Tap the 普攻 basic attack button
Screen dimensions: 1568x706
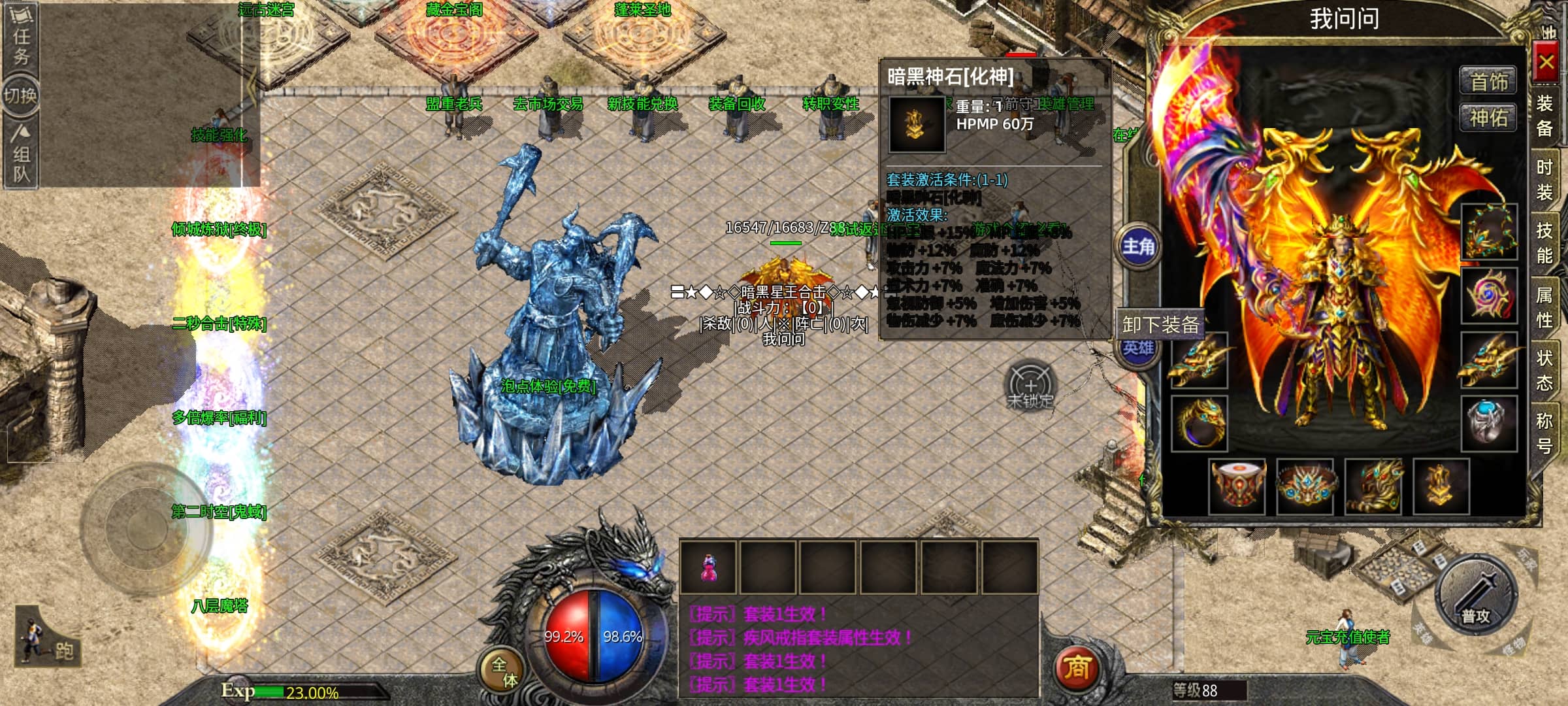click(1476, 595)
